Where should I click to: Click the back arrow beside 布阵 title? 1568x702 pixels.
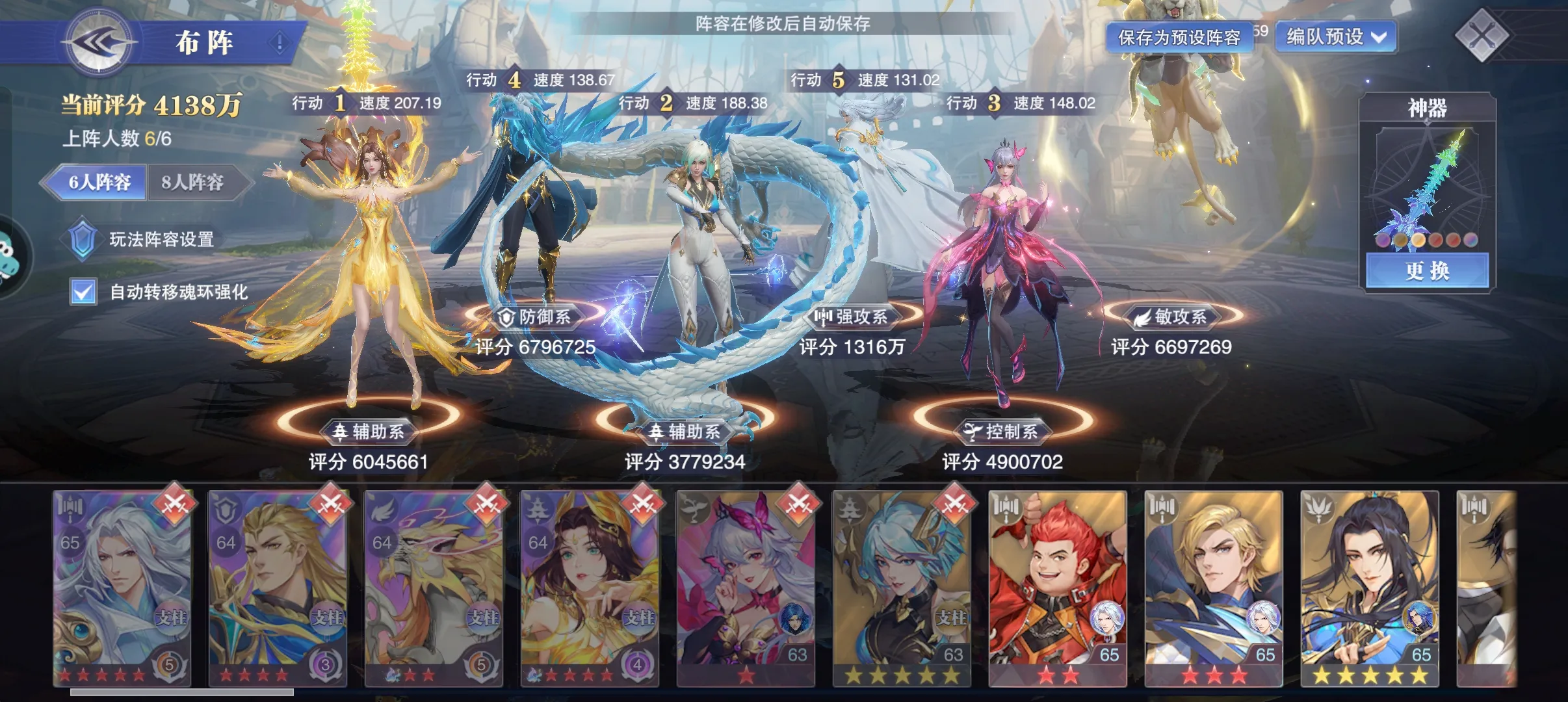pos(101,42)
